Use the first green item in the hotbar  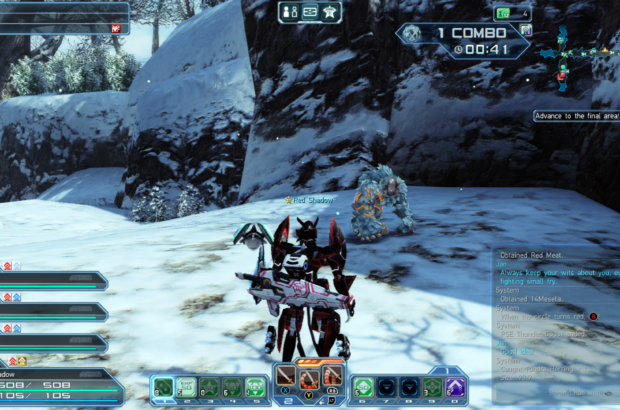click(163, 387)
